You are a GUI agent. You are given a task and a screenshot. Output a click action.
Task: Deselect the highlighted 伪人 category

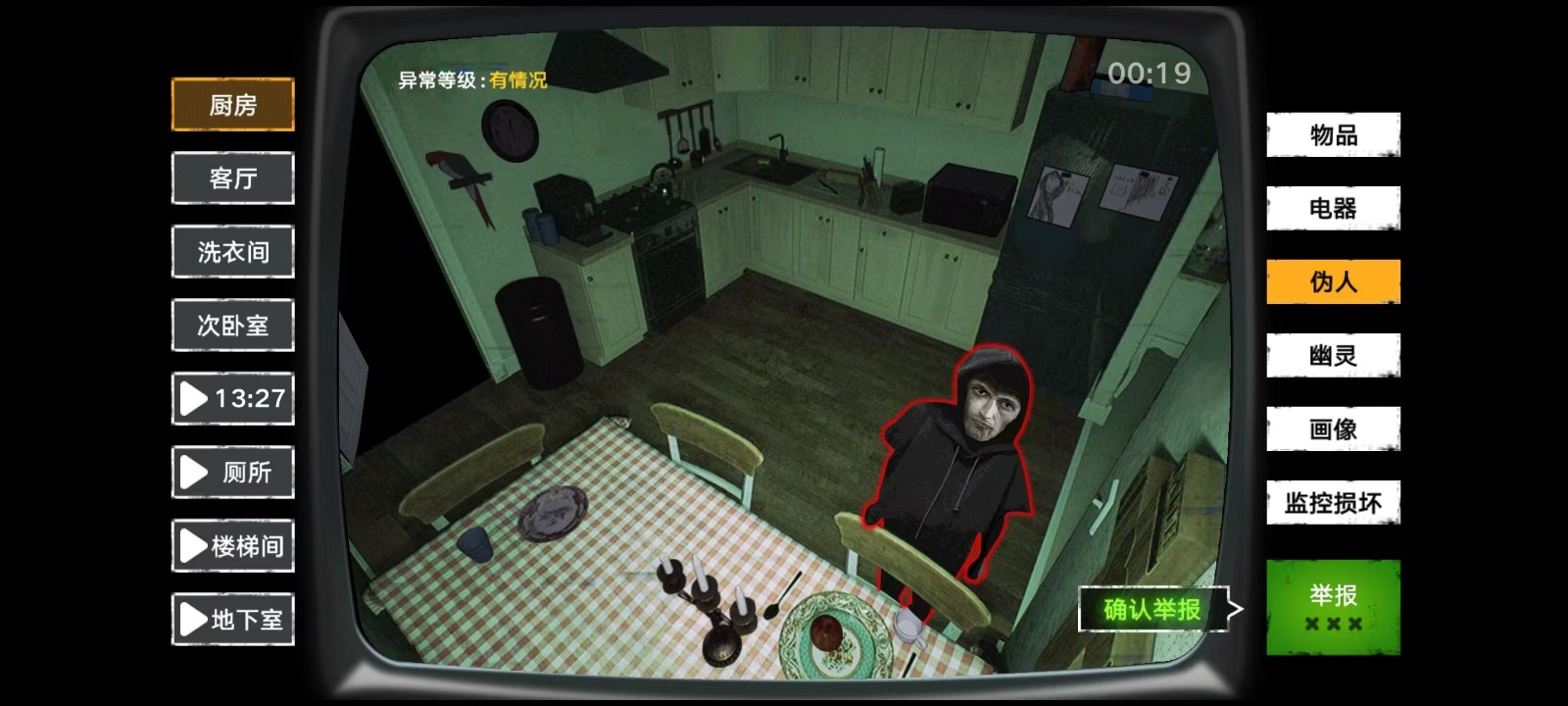click(1333, 280)
